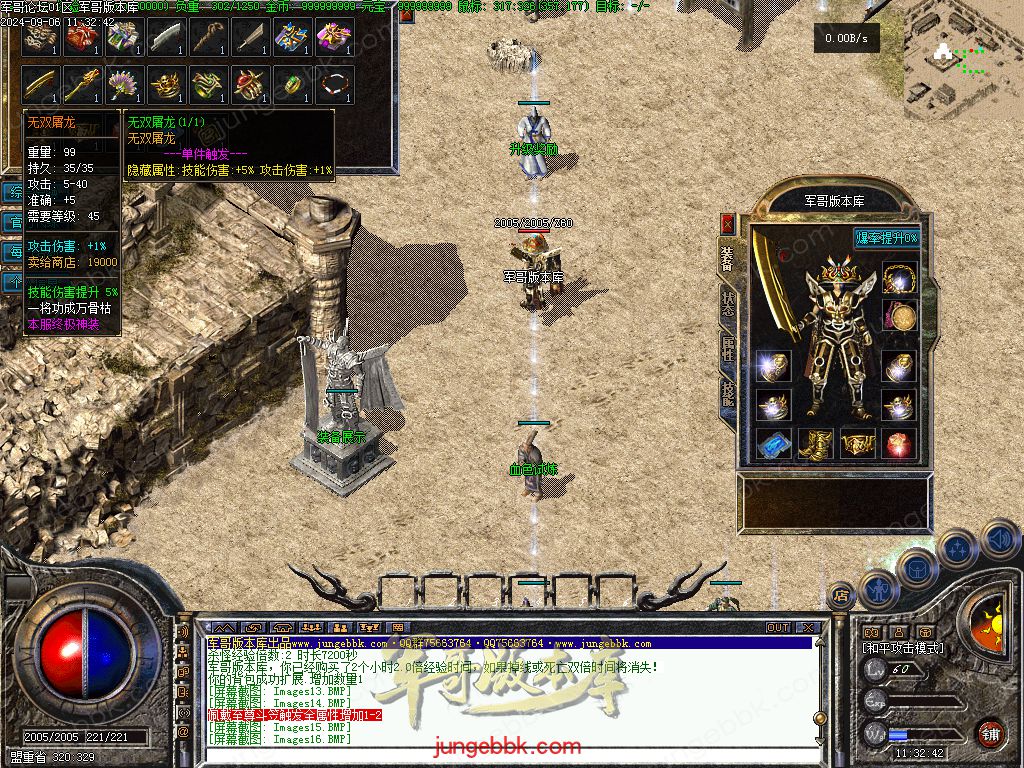This screenshot has width=1024, height=768.
Task: Close the character equipment panel
Action: pos(728,223)
